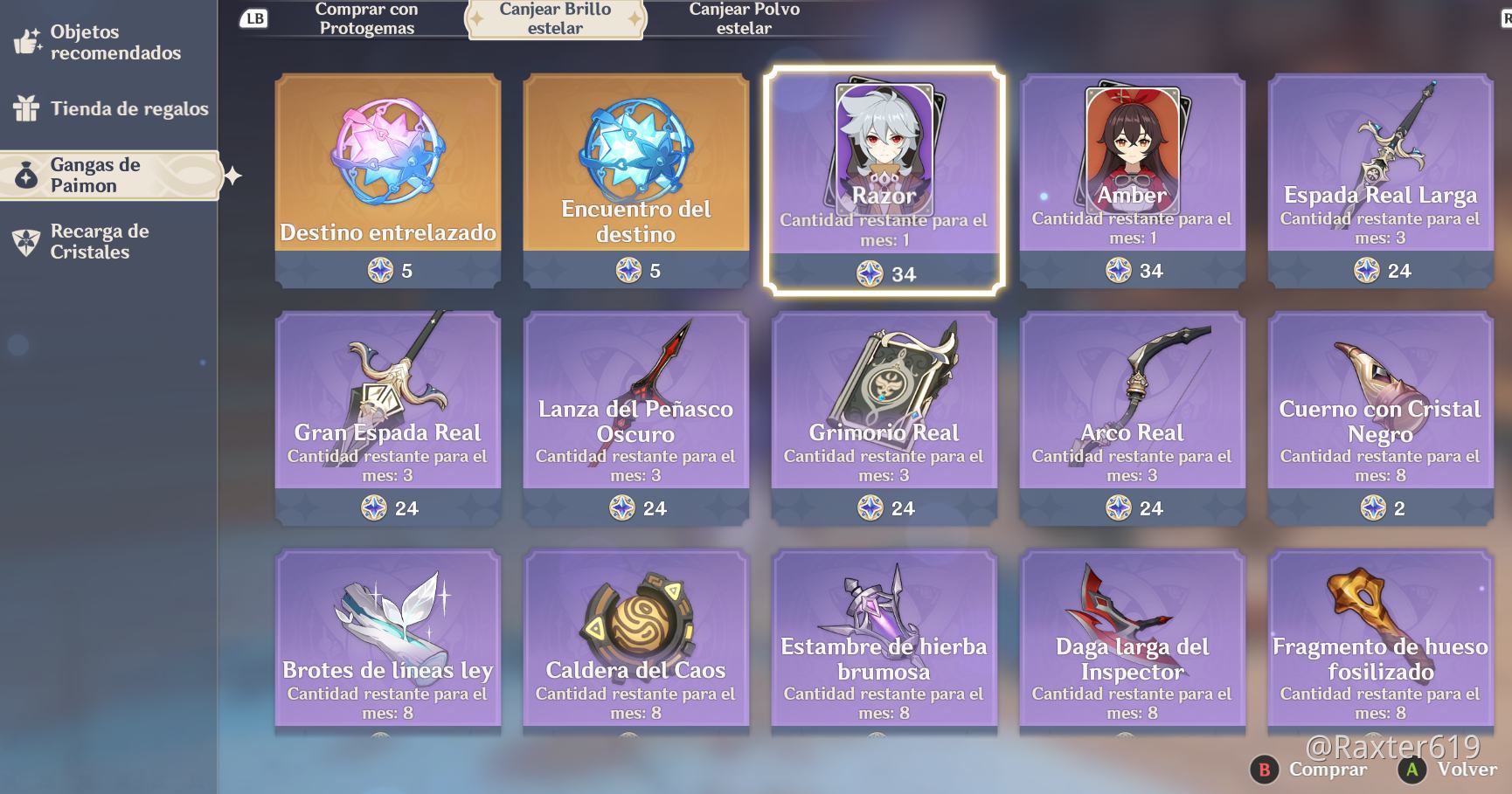This screenshot has width=1512, height=794.
Task: Open the Gangas de Paimon pouch icon
Action: [26, 173]
